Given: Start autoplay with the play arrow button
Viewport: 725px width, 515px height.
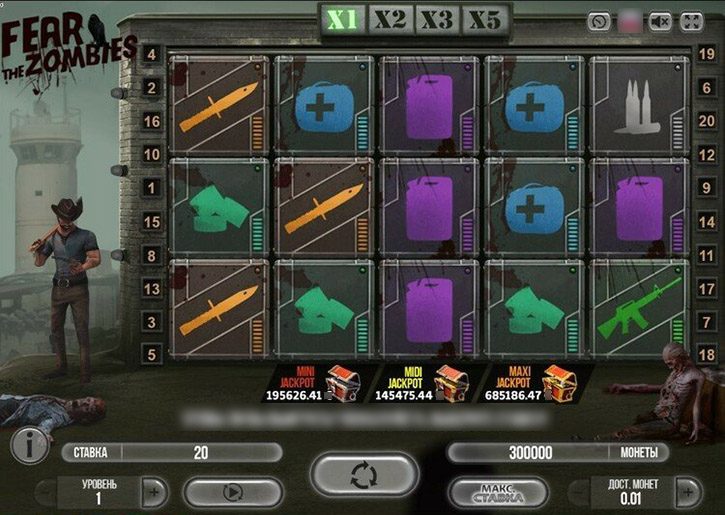Looking at the screenshot, I should pos(232,492).
